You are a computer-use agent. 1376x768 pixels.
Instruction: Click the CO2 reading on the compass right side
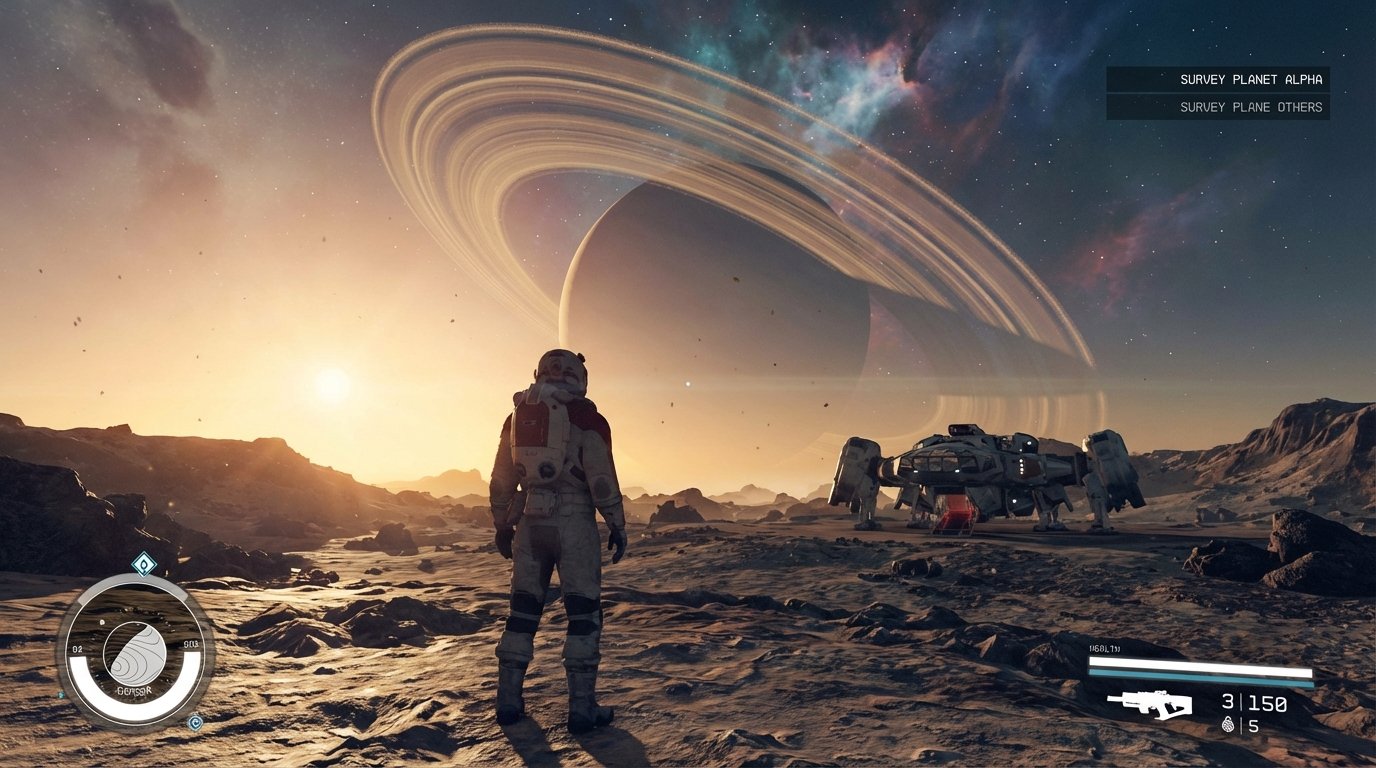(190, 644)
